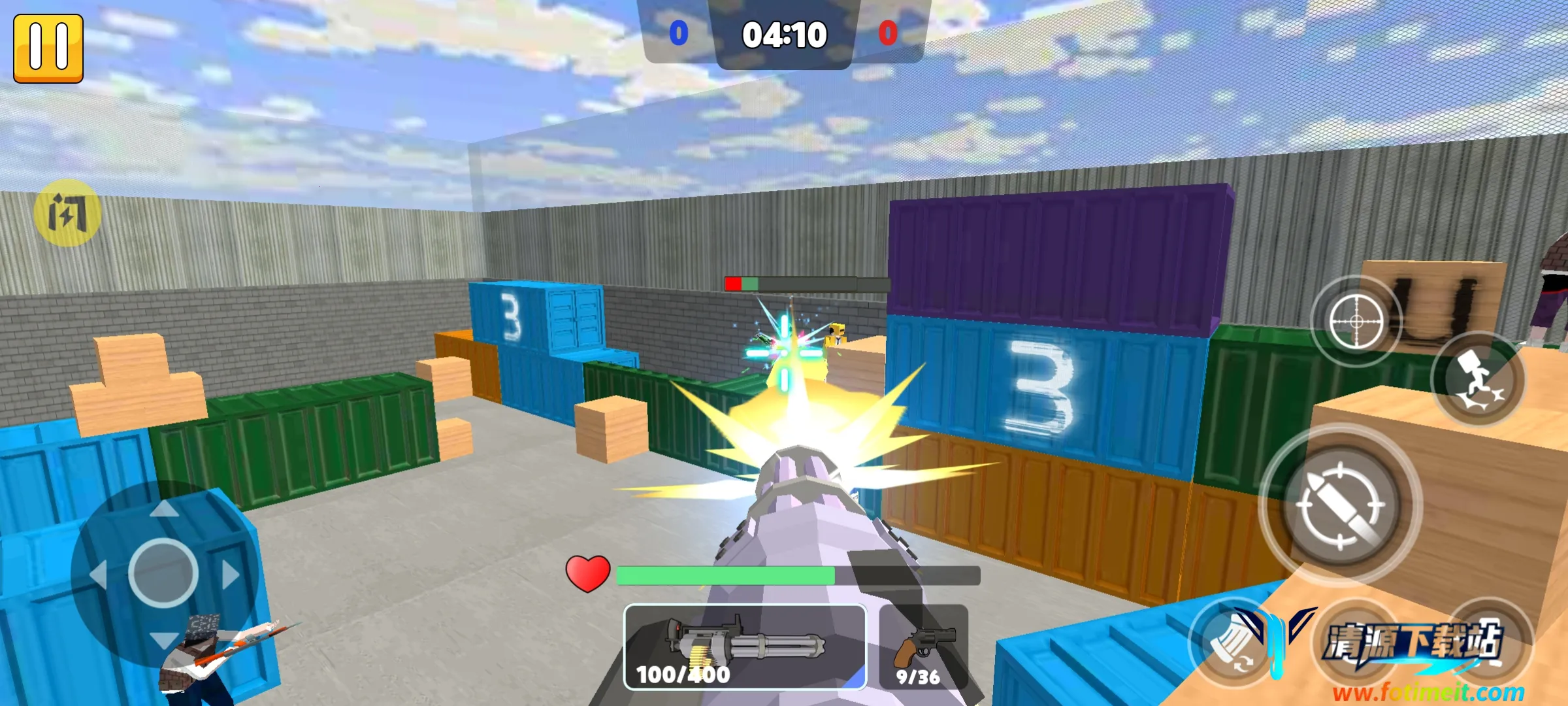Activate the yellow 闪 flash skill
The image size is (1568, 706).
tap(67, 212)
